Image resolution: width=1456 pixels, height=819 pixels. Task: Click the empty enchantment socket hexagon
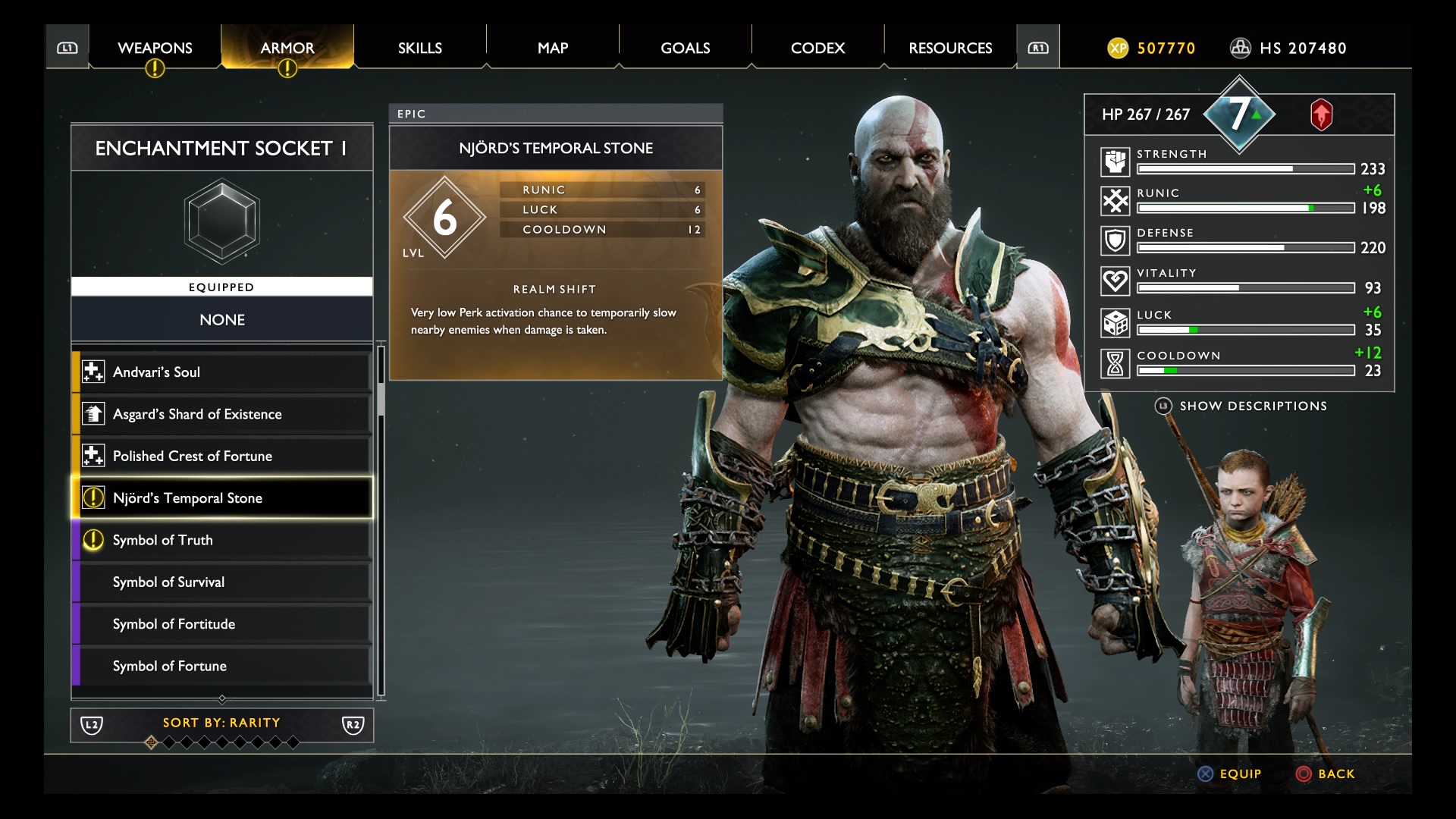point(222,222)
